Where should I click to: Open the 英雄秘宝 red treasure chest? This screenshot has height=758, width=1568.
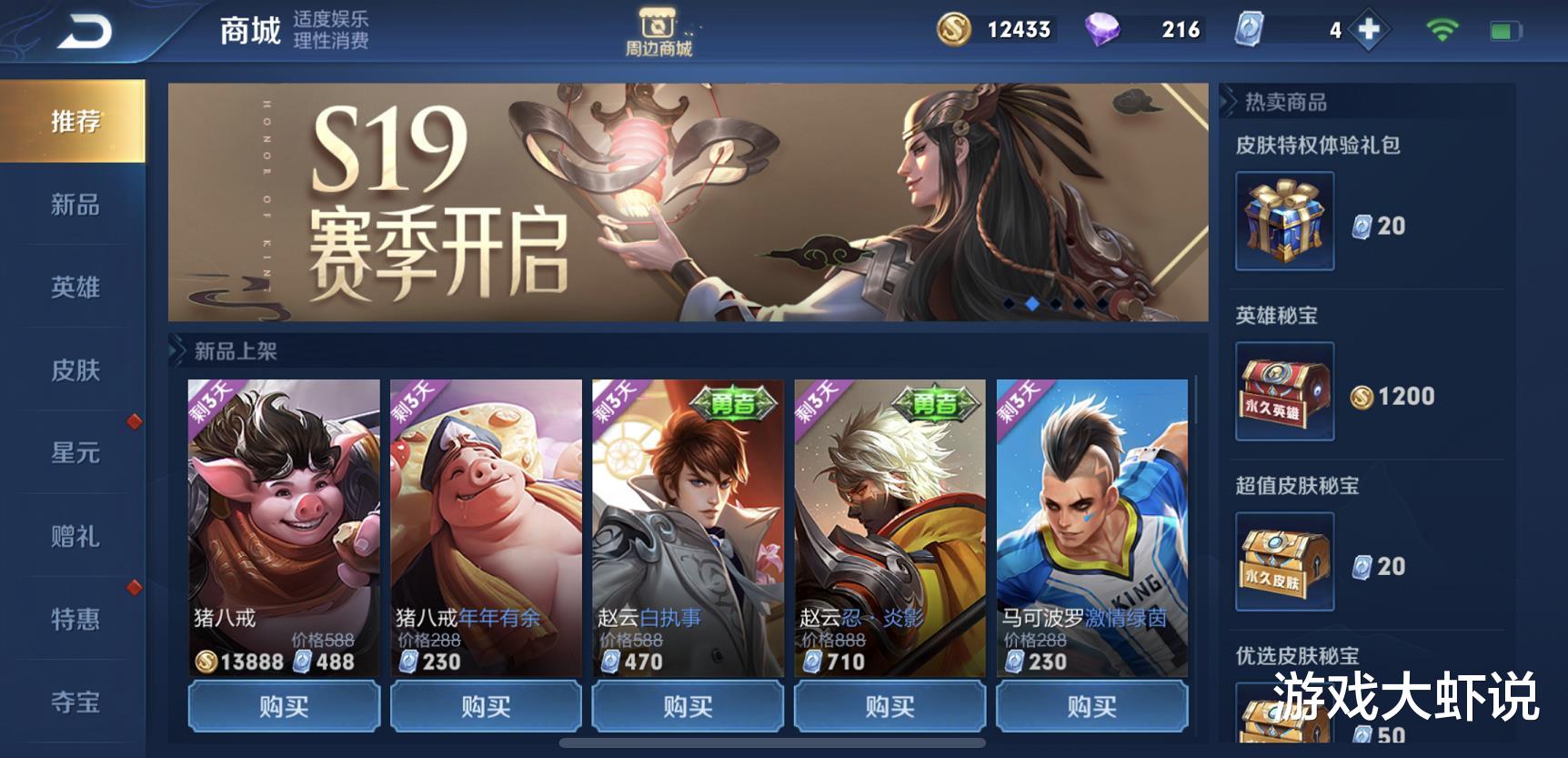pyautogui.click(x=1282, y=391)
